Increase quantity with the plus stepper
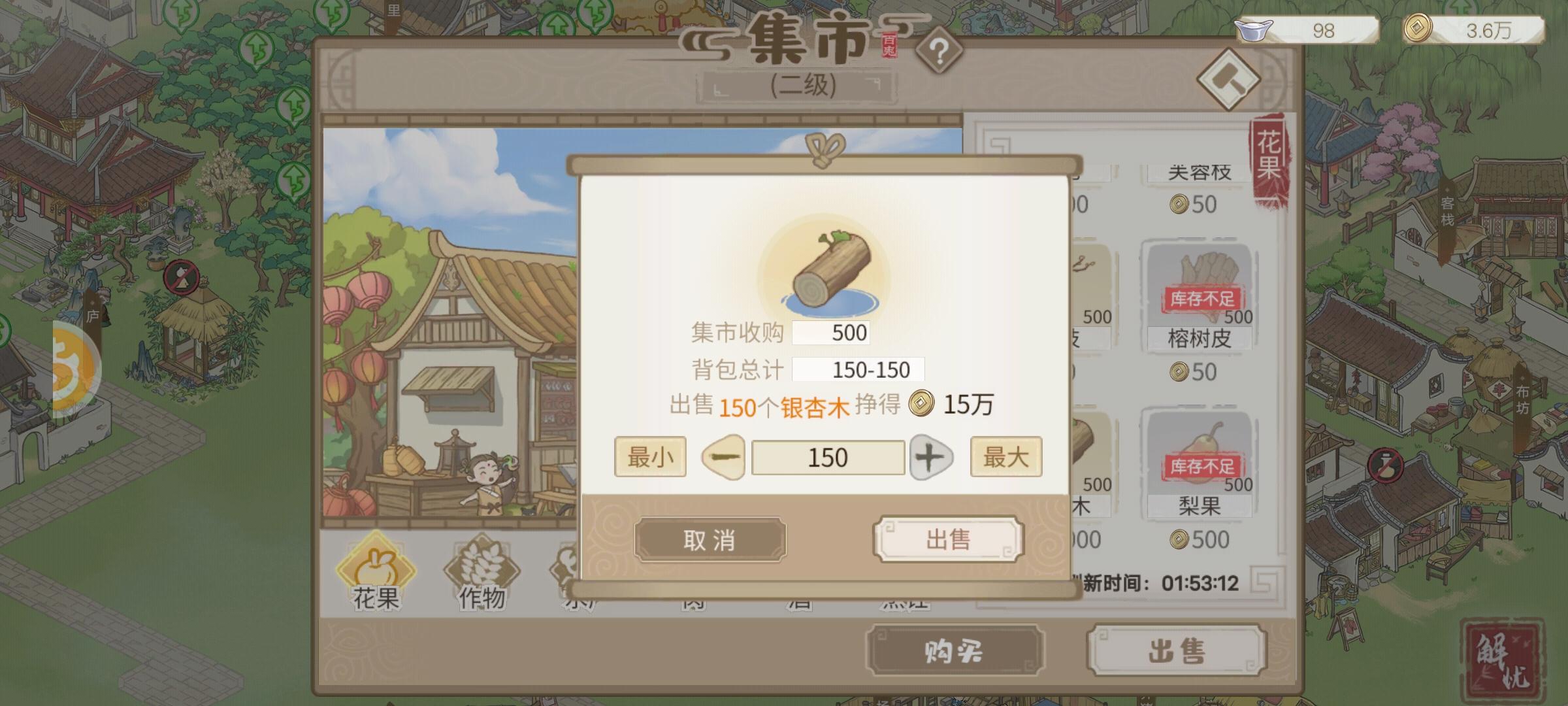The width and height of the screenshot is (1568, 706). 932,457
